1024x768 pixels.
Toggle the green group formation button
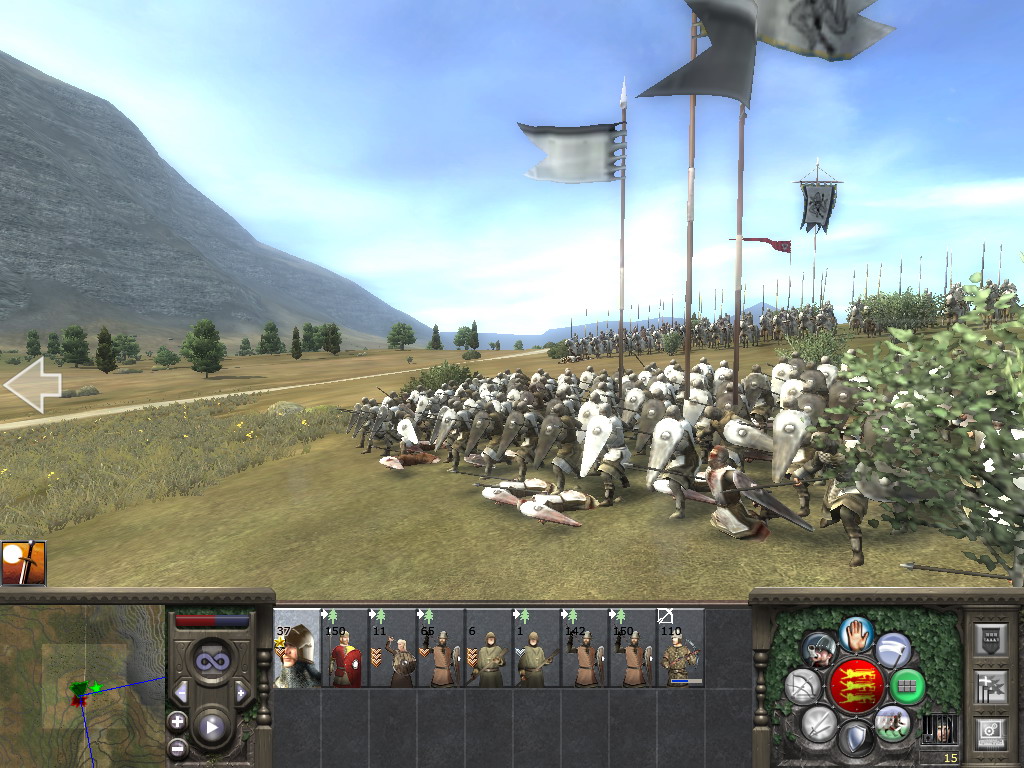point(908,686)
